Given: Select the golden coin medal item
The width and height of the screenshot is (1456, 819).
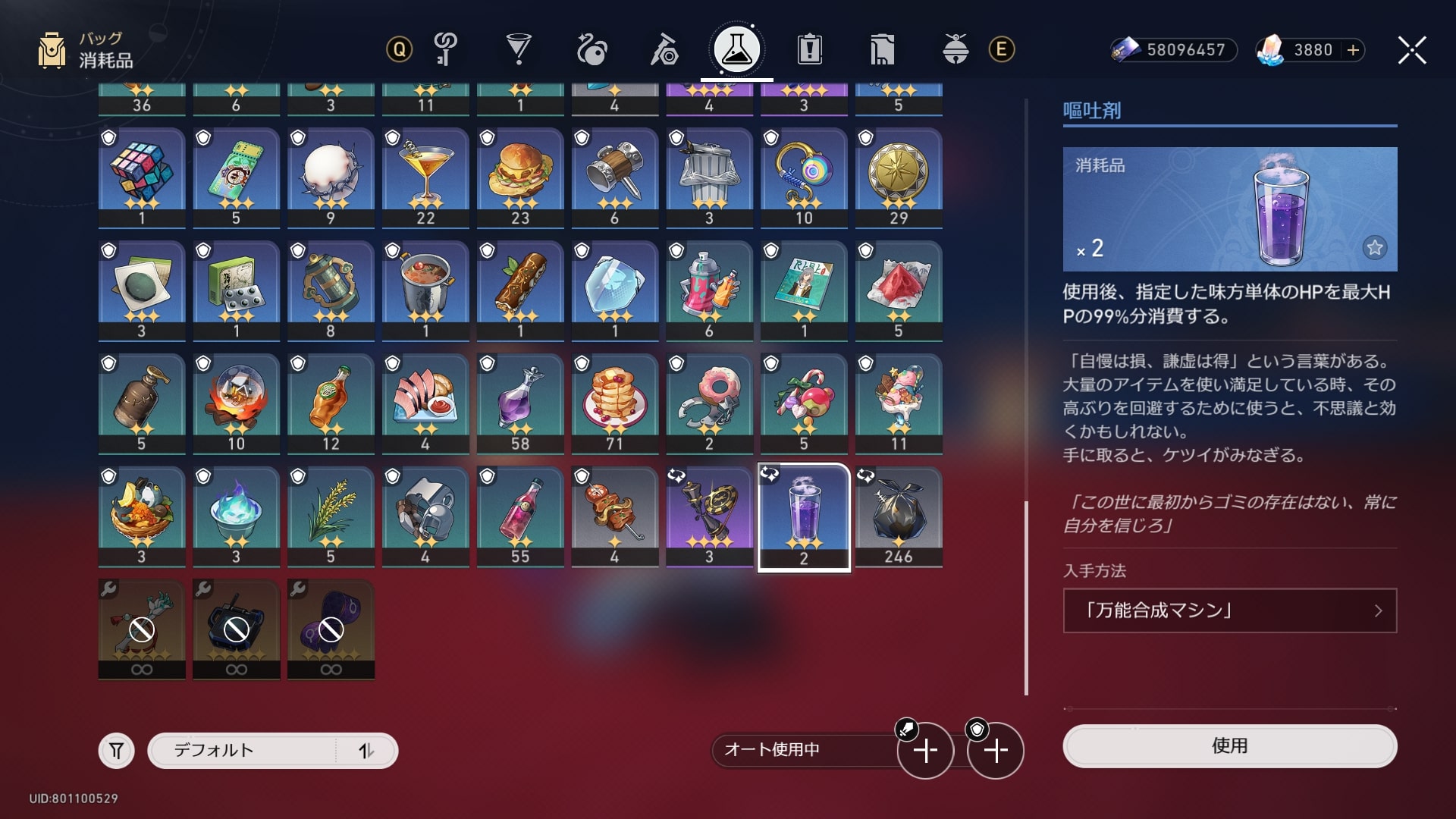Looking at the screenshot, I should click(899, 177).
